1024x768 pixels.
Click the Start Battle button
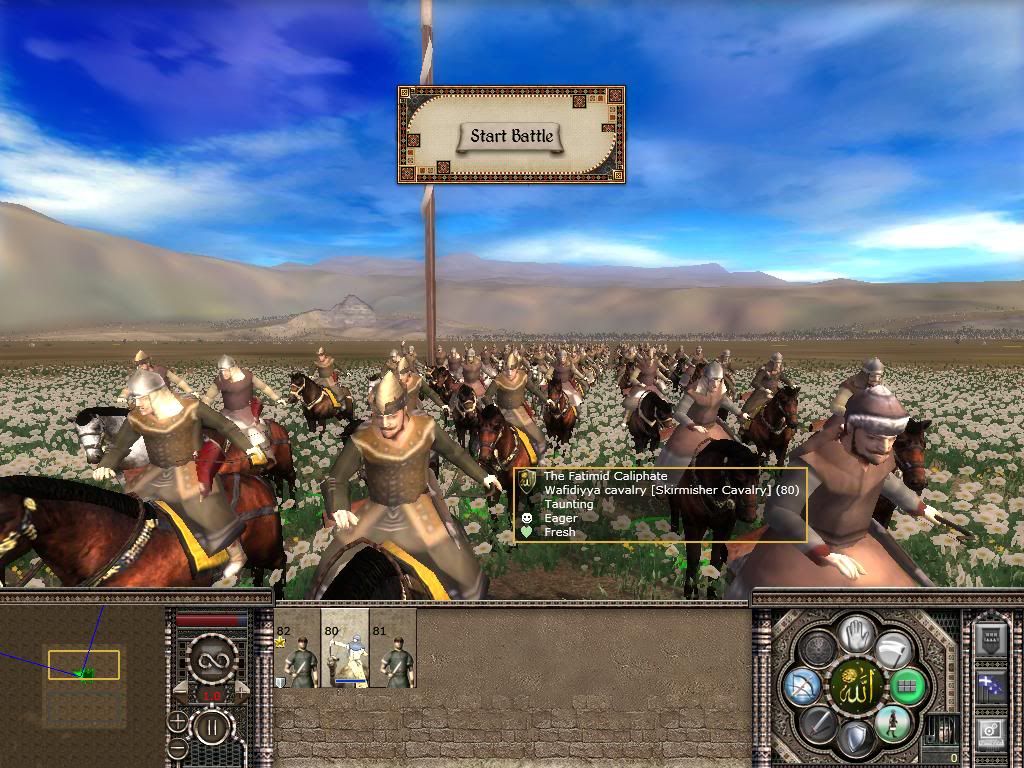511,136
